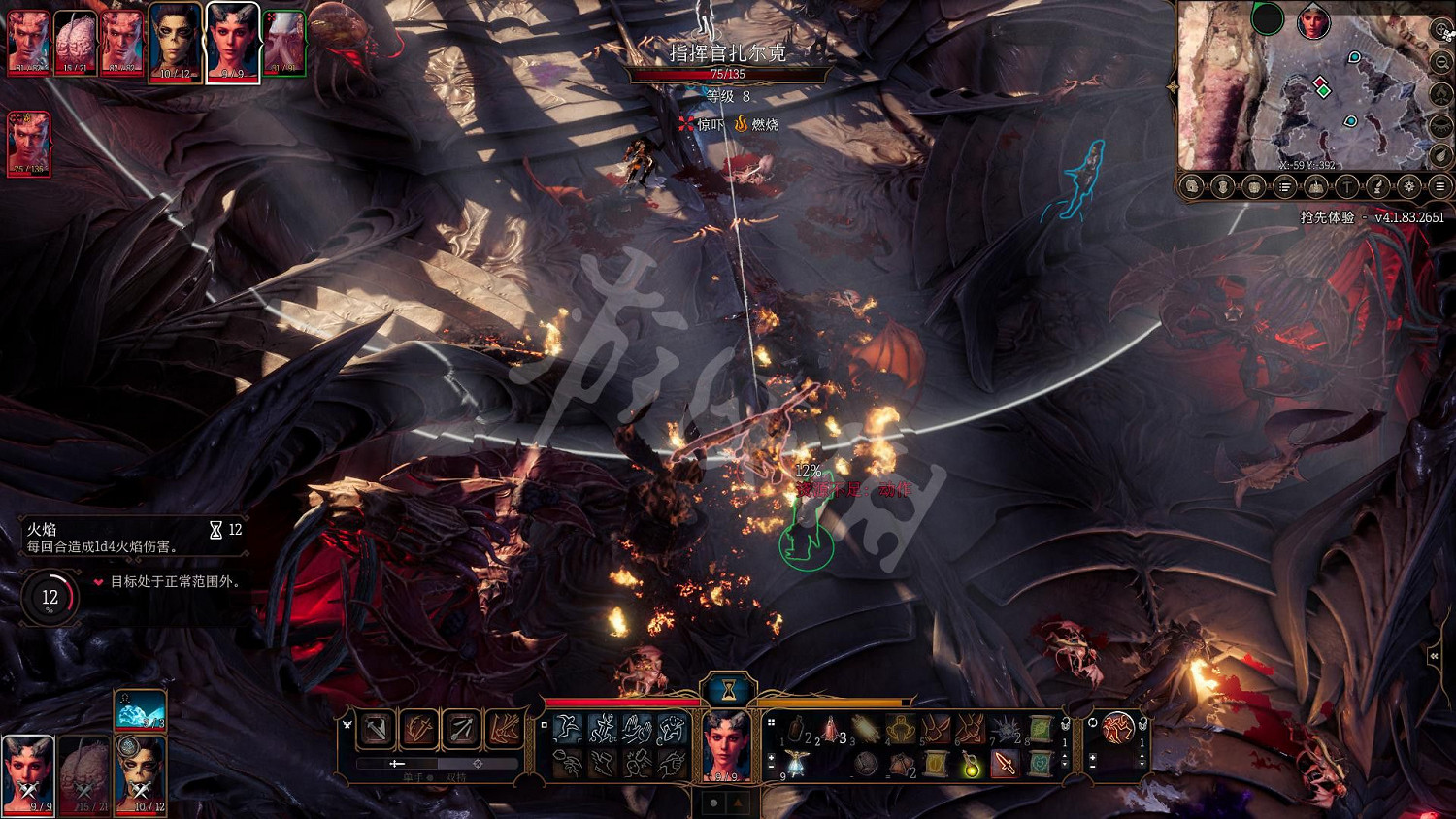The image size is (1456, 819).
Task: Use the bottle item in hotbar slot 1
Action: (796, 729)
